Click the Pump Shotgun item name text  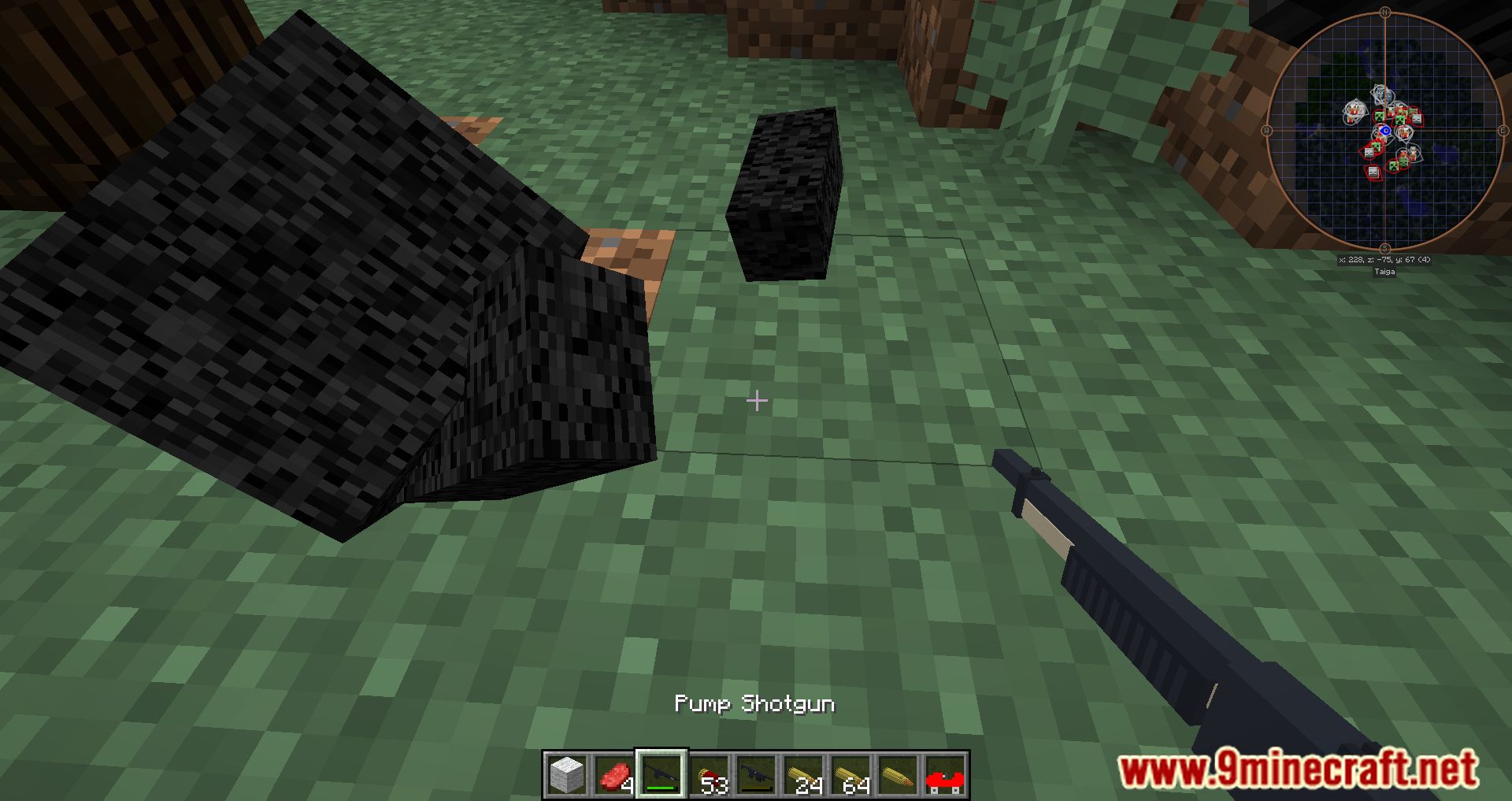tap(757, 705)
